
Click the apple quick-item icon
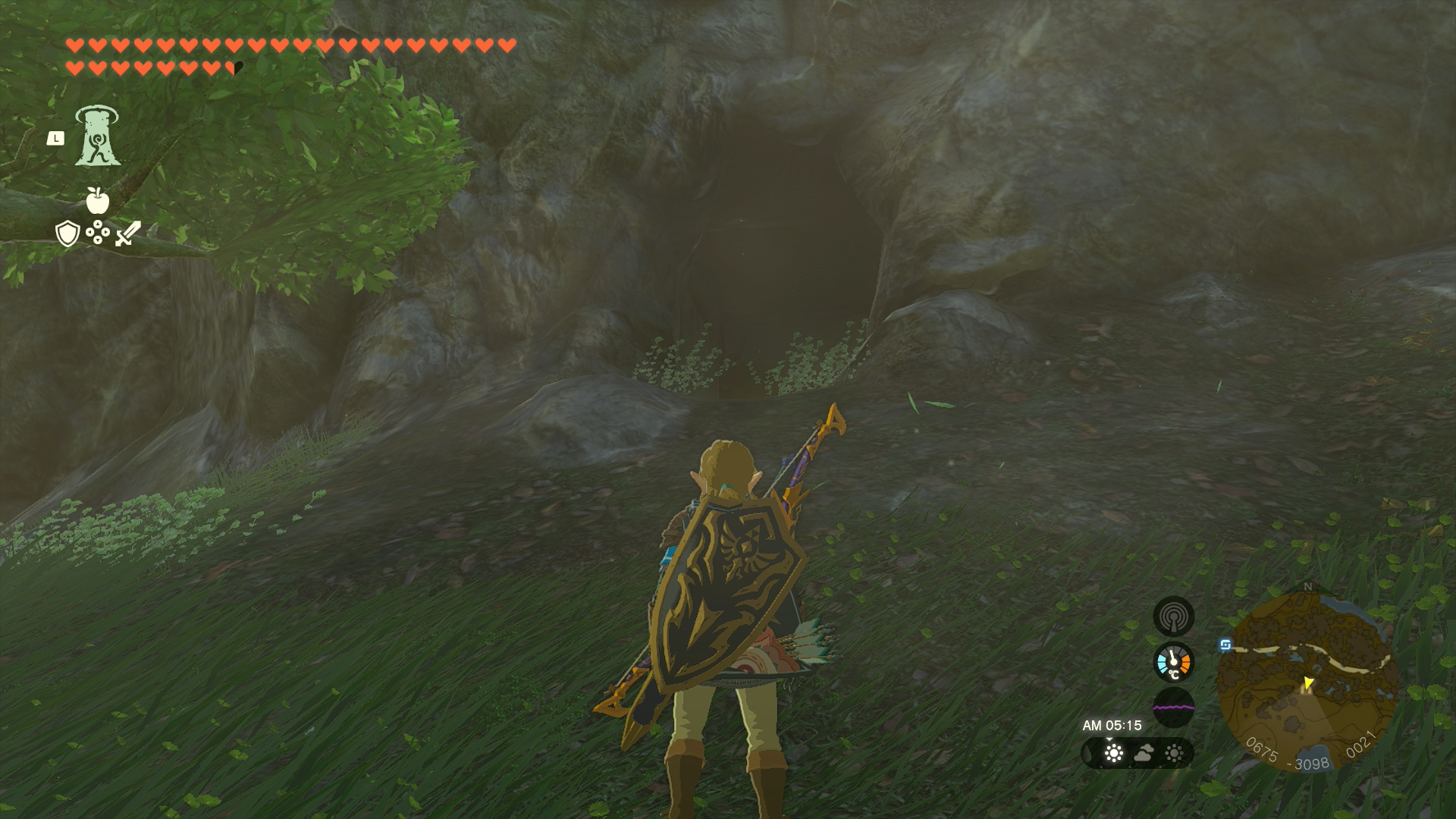pyautogui.click(x=98, y=200)
